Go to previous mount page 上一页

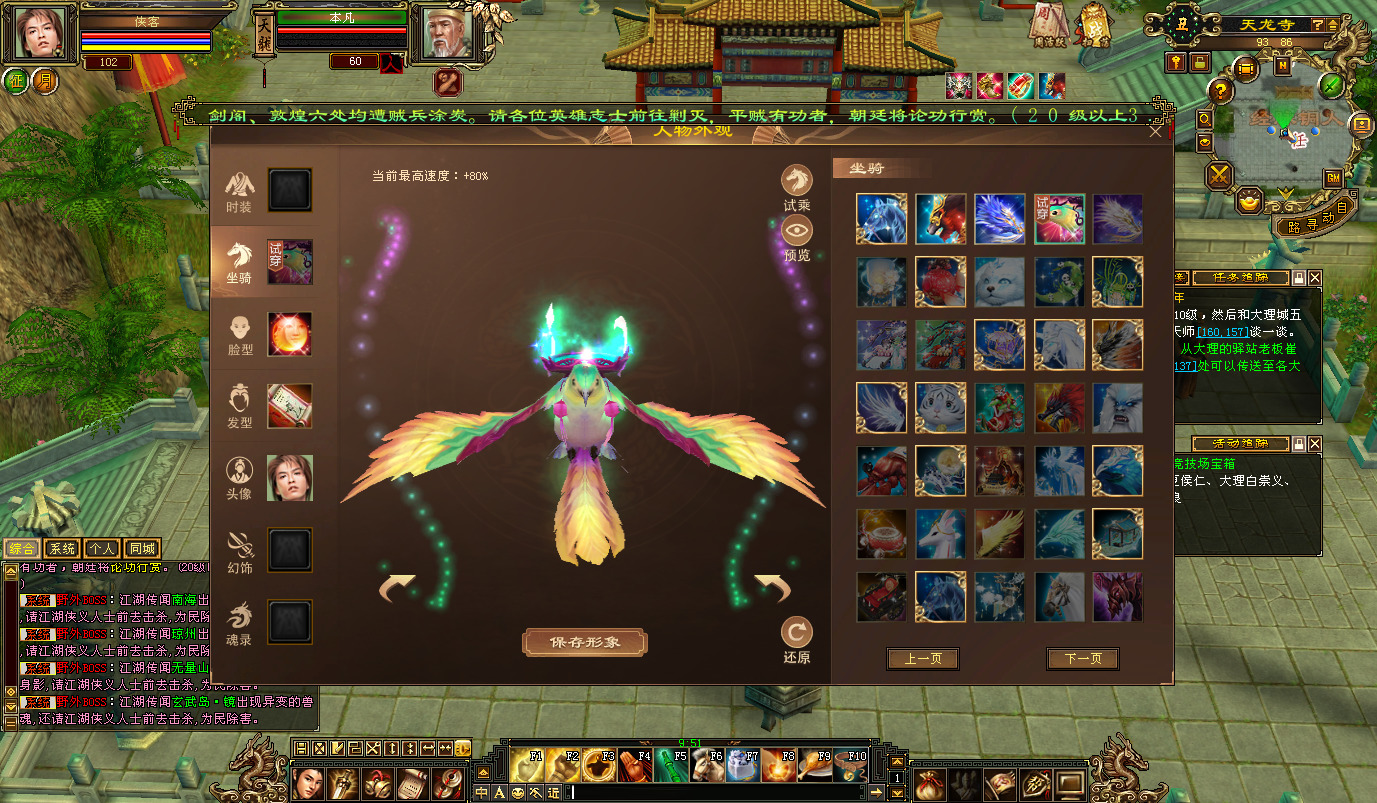coord(922,659)
